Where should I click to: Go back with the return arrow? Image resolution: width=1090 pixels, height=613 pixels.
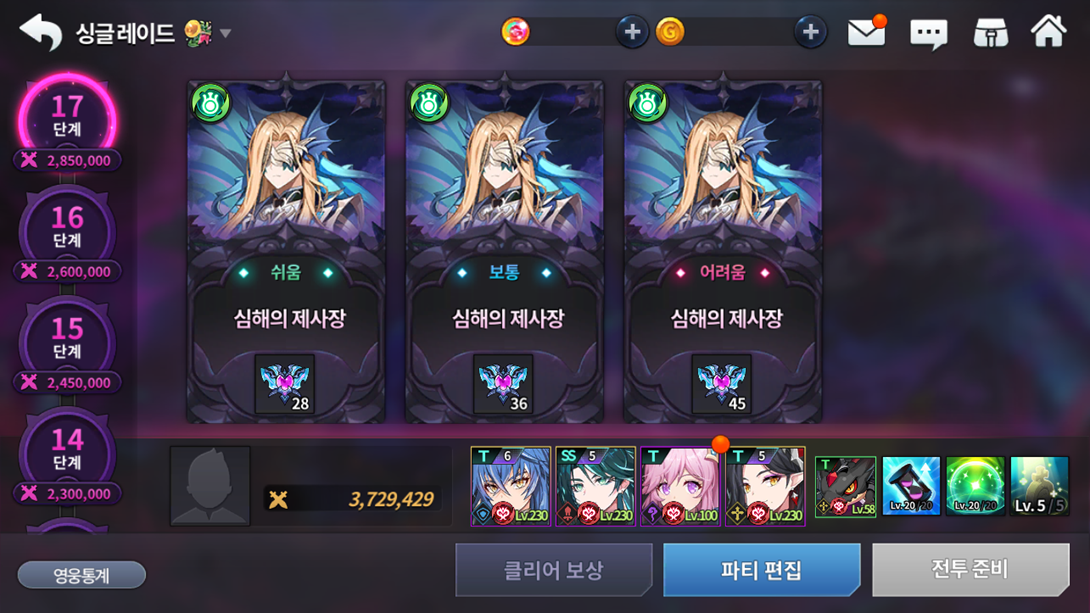[x=40, y=33]
